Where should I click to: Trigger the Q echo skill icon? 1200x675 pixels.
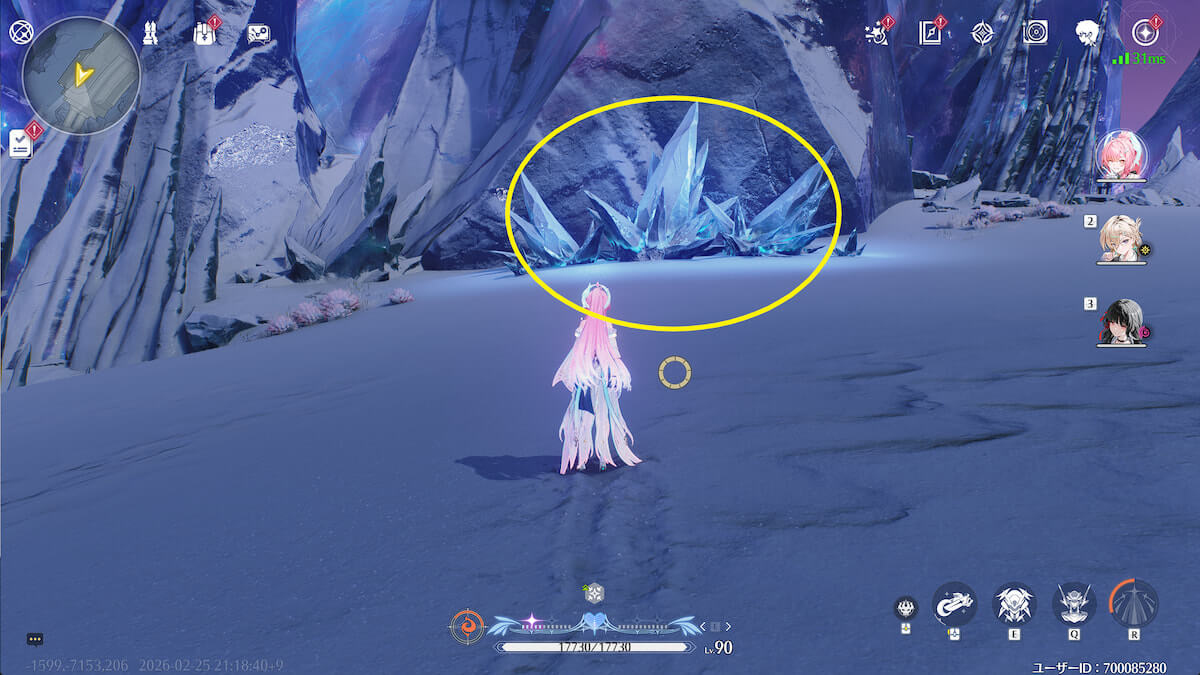pyautogui.click(x=1075, y=604)
